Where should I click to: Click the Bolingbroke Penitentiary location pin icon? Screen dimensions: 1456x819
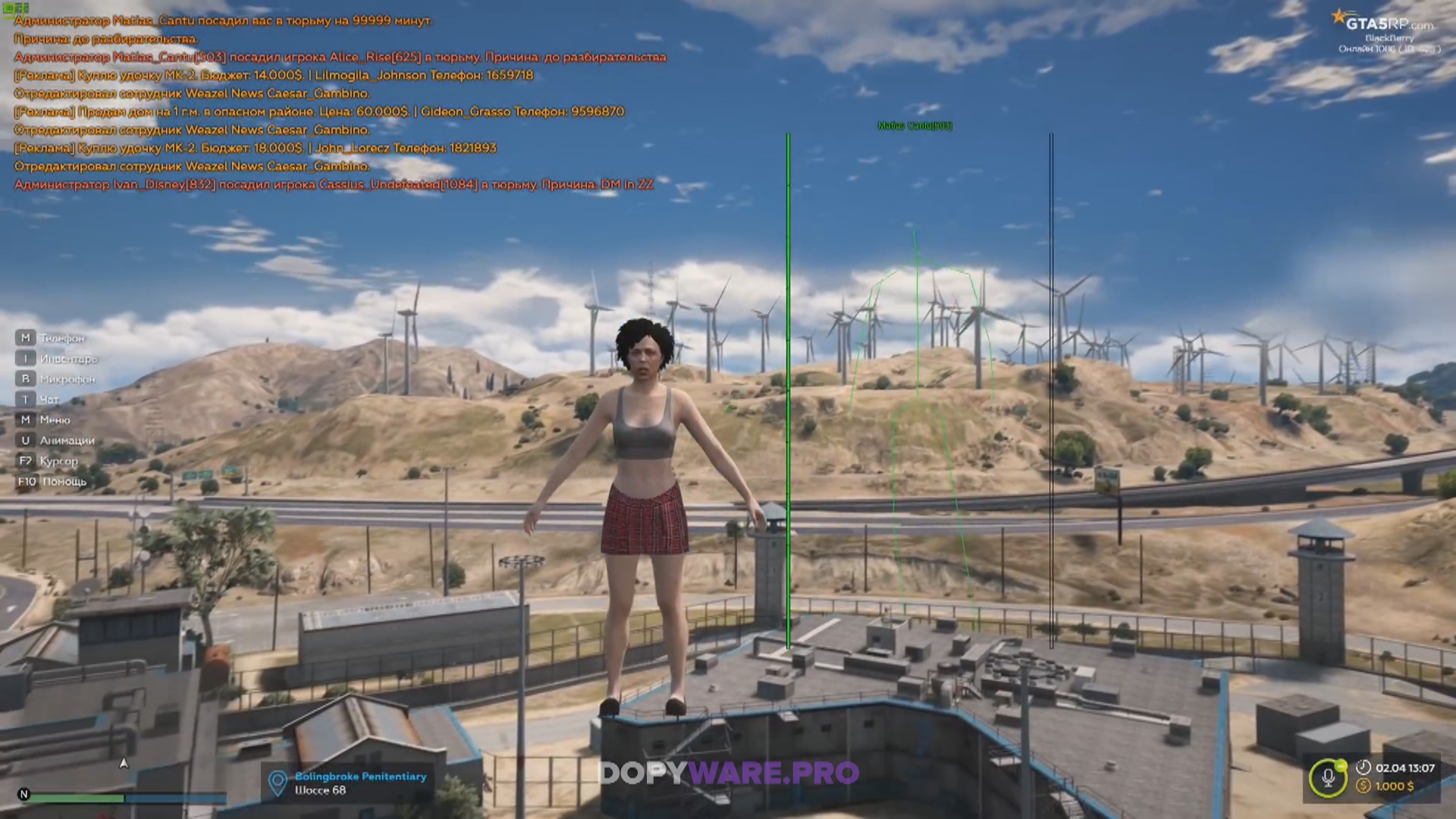pyautogui.click(x=278, y=783)
